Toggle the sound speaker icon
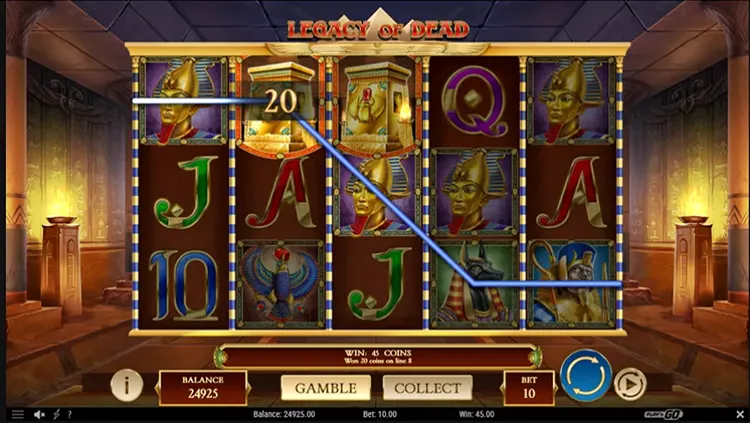The image size is (750, 423). (40, 414)
